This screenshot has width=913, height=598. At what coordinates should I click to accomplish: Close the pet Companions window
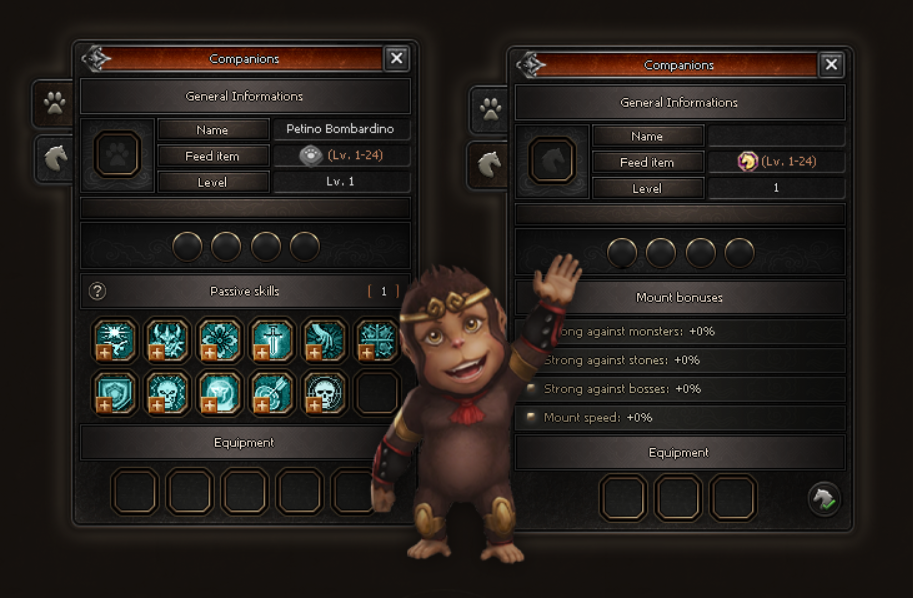point(396,58)
